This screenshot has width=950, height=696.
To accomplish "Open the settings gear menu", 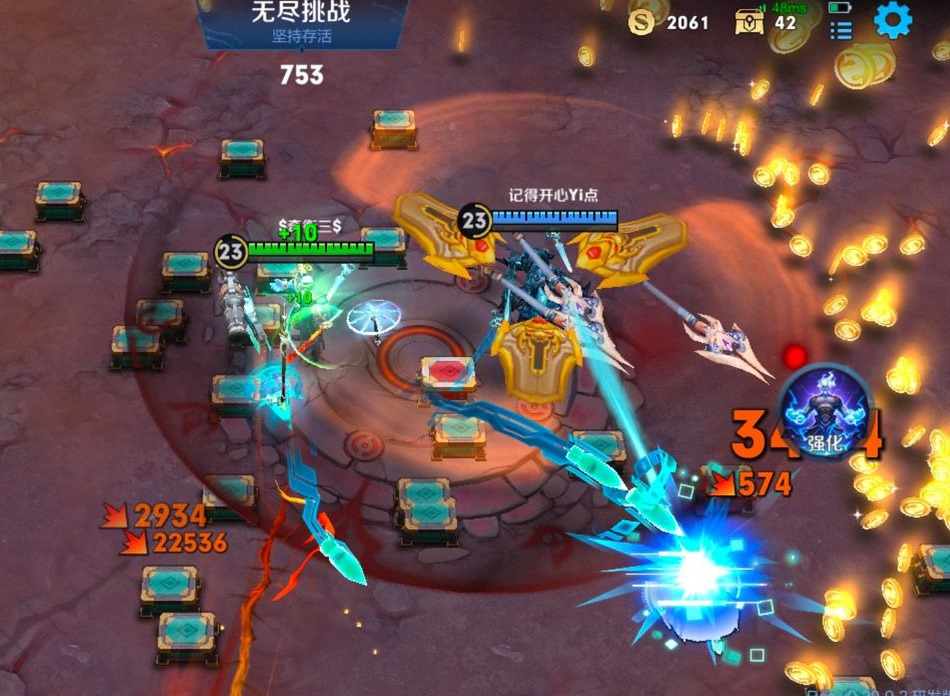I will [893, 19].
